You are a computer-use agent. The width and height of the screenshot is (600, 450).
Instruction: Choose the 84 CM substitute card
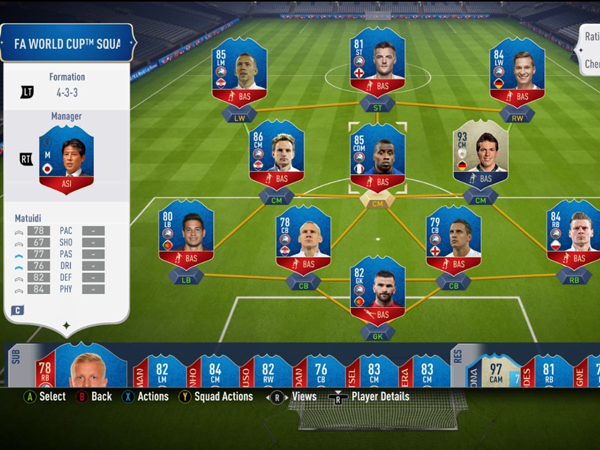click(217, 368)
